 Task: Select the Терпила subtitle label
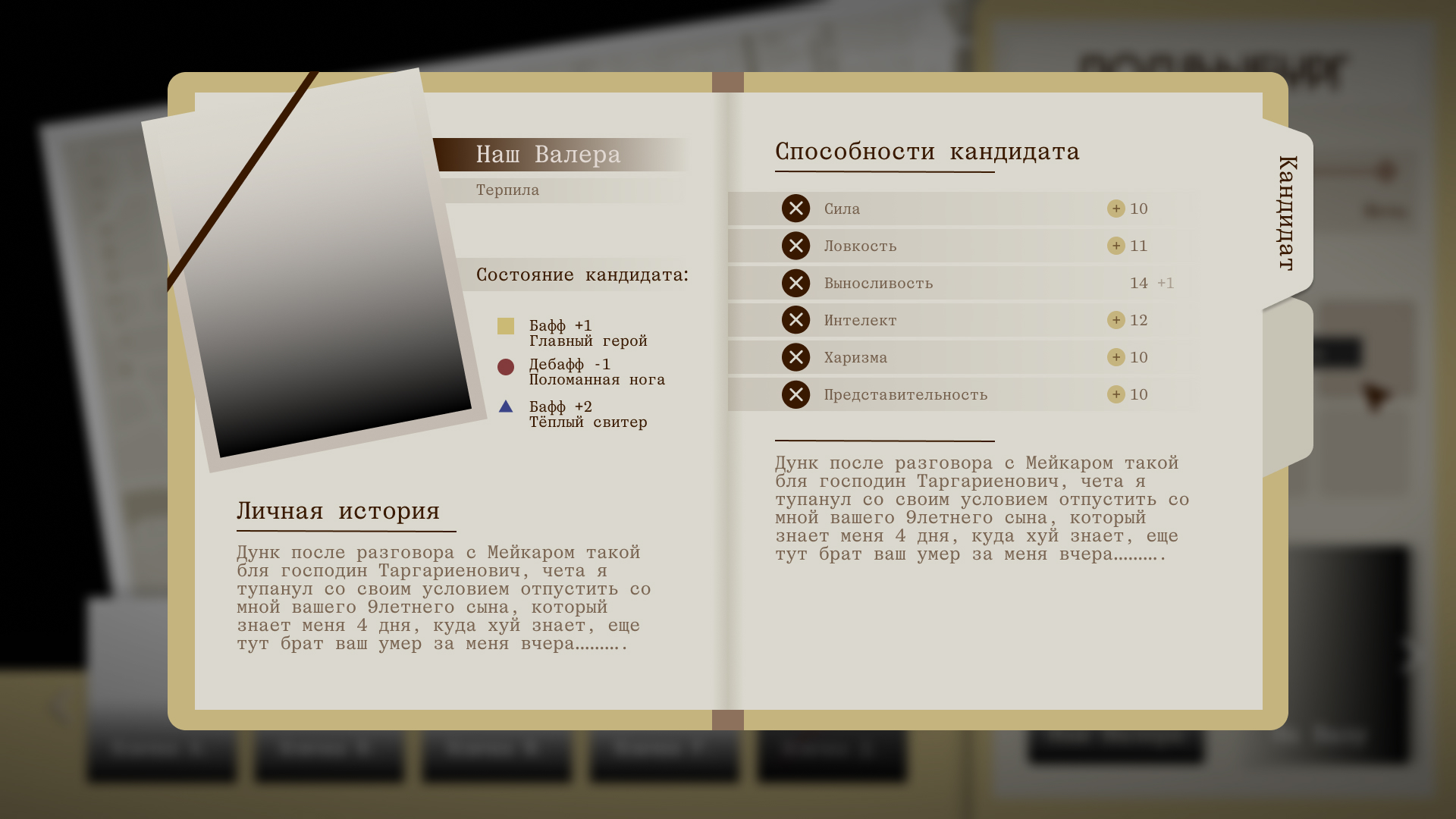[x=507, y=190]
